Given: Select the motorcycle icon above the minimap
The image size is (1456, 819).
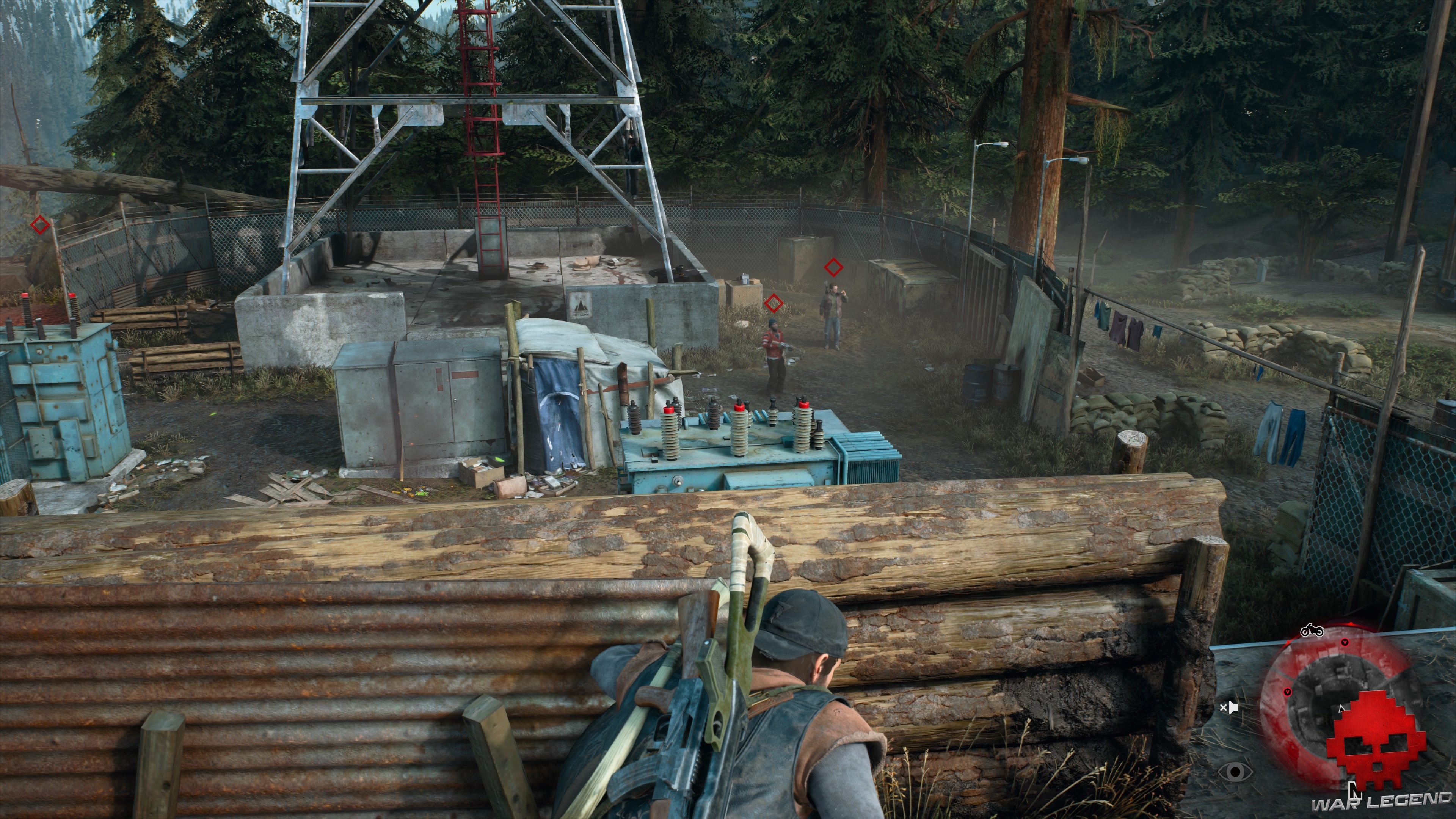Looking at the screenshot, I should click(x=1312, y=630).
